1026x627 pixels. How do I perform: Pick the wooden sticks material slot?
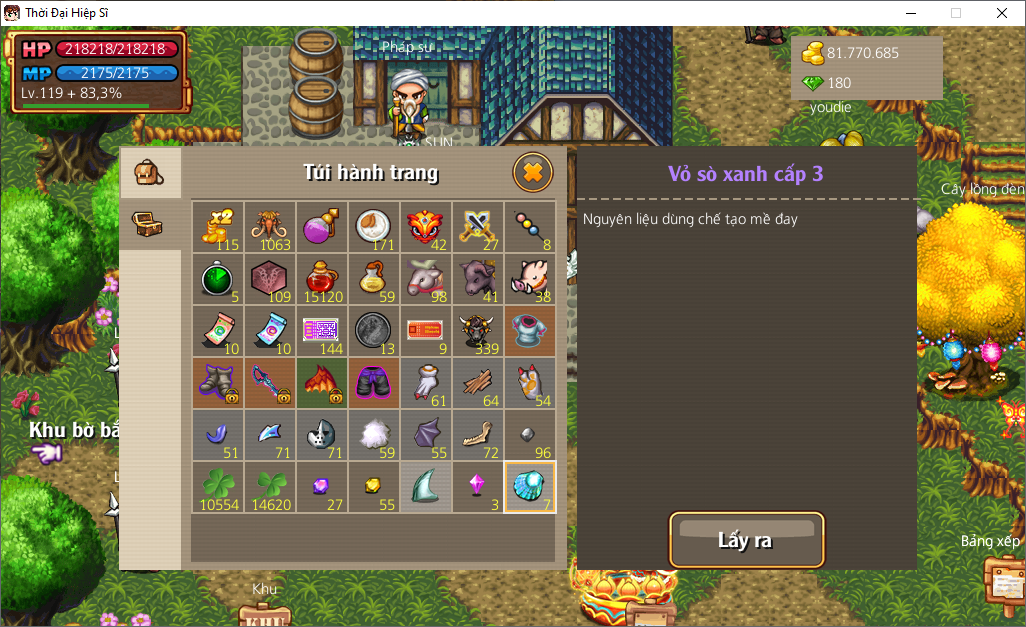point(477,383)
